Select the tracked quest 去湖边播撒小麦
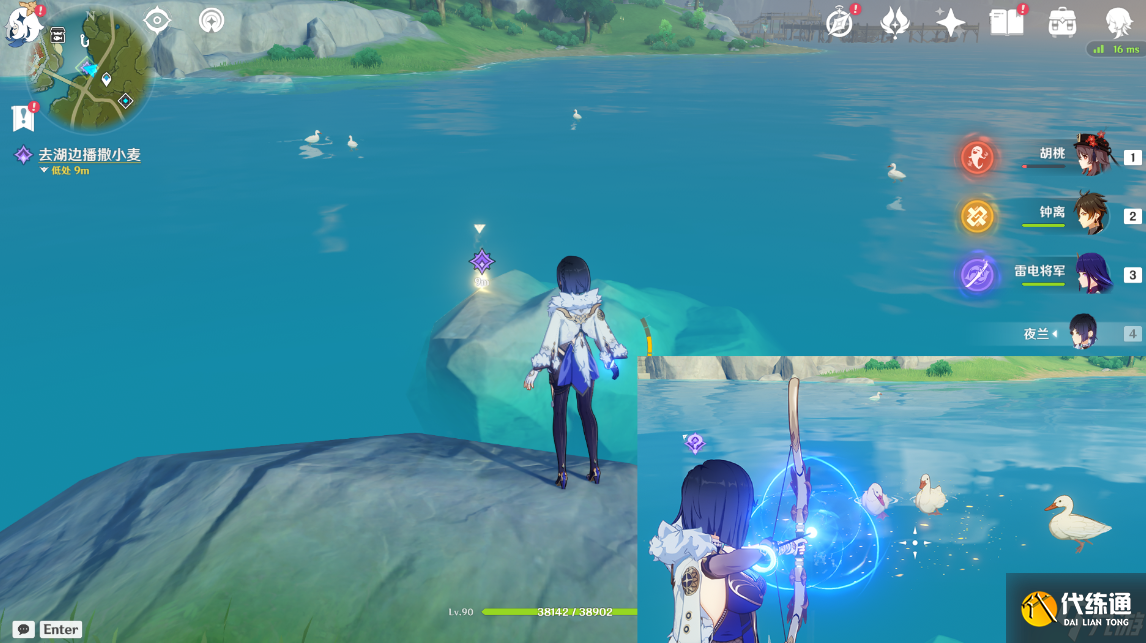This screenshot has height=643, width=1146. tap(89, 155)
